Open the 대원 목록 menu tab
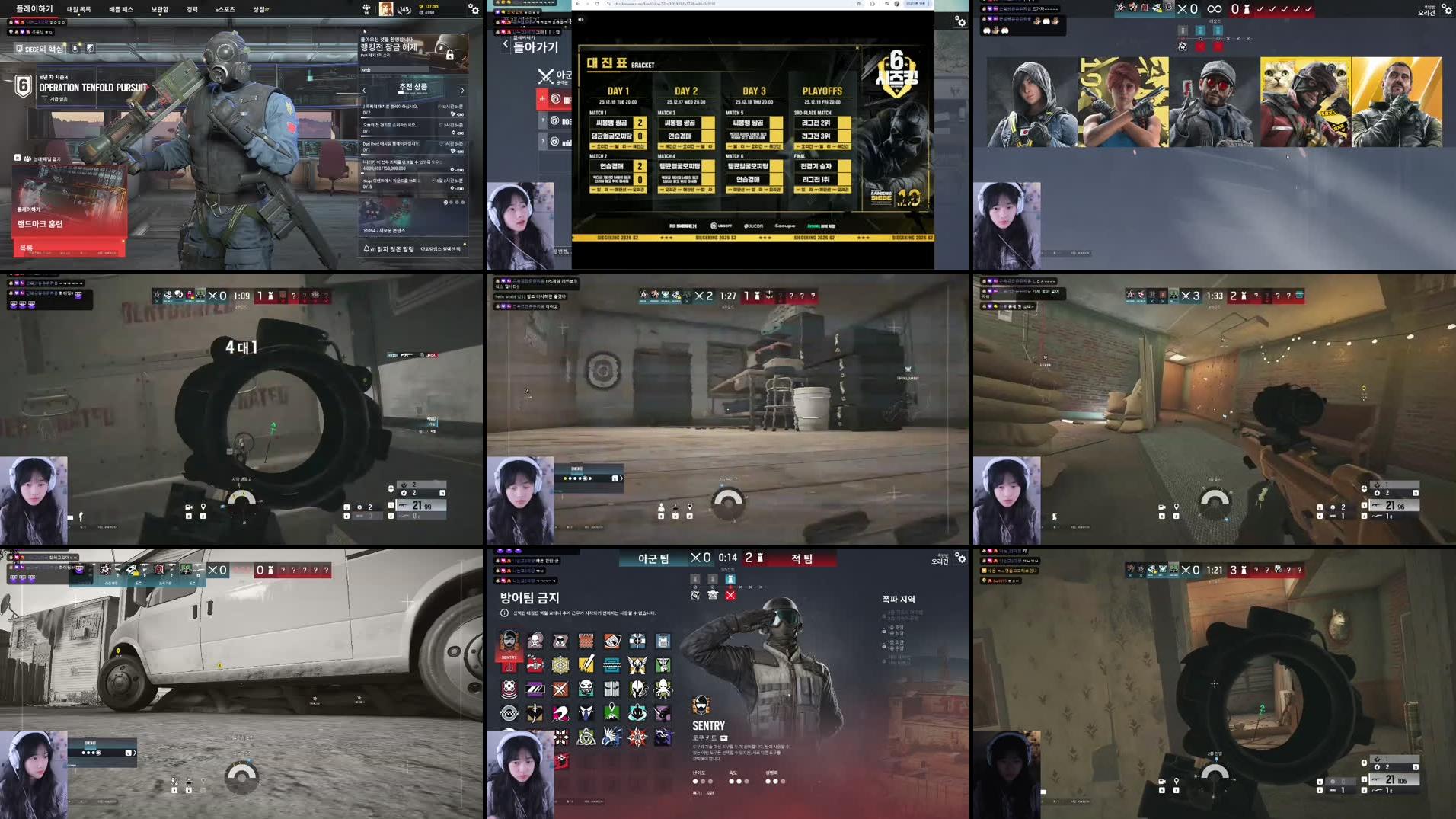The width and height of the screenshot is (1456, 819). click(x=78, y=9)
